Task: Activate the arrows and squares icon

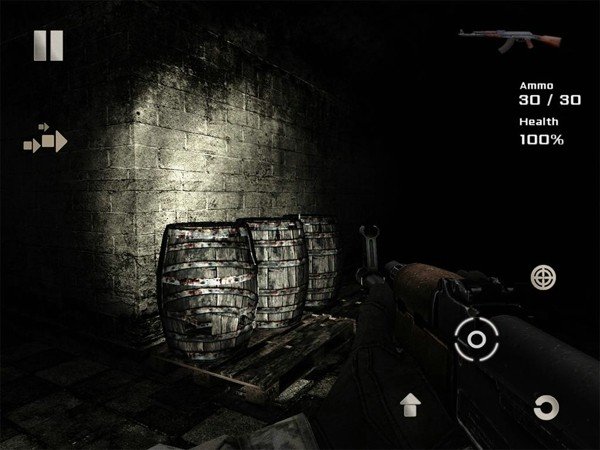Action: pos(46,140)
